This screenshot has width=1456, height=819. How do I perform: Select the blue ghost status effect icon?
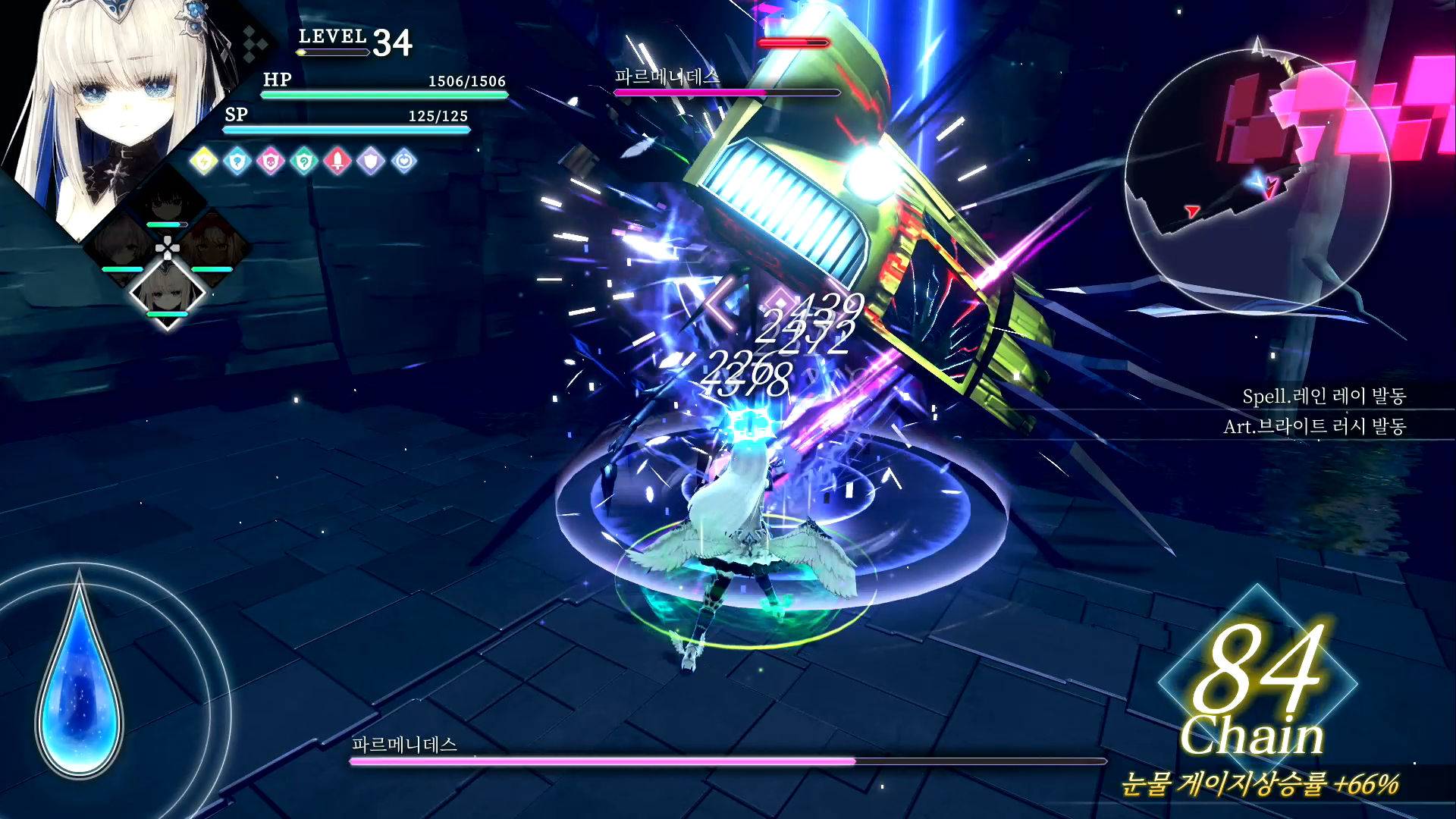pyautogui.click(x=238, y=162)
